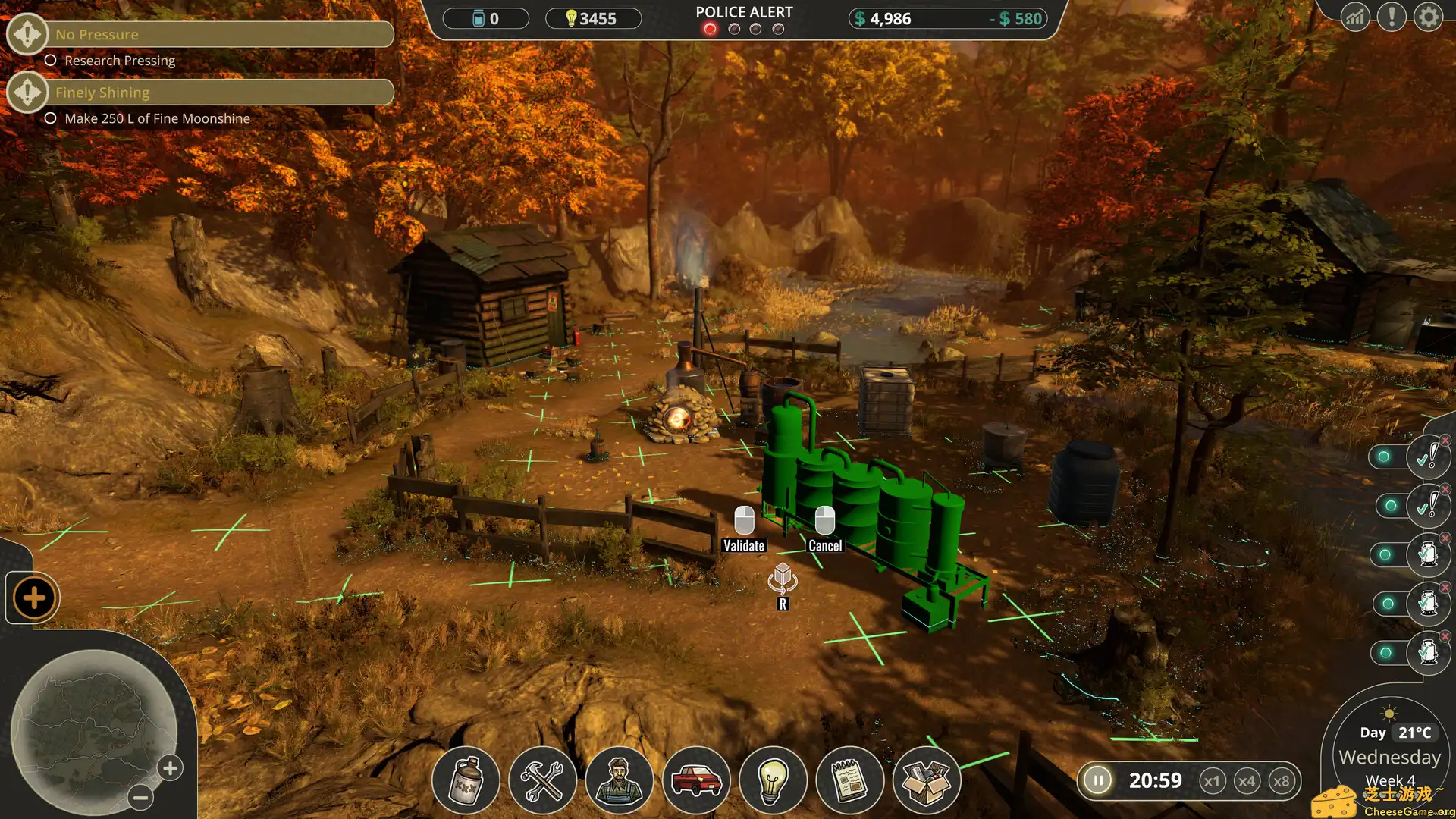This screenshot has width=1456, height=819.
Task: Open the notepad orders menu
Action: pyautogui.click(x=850, y=780)
